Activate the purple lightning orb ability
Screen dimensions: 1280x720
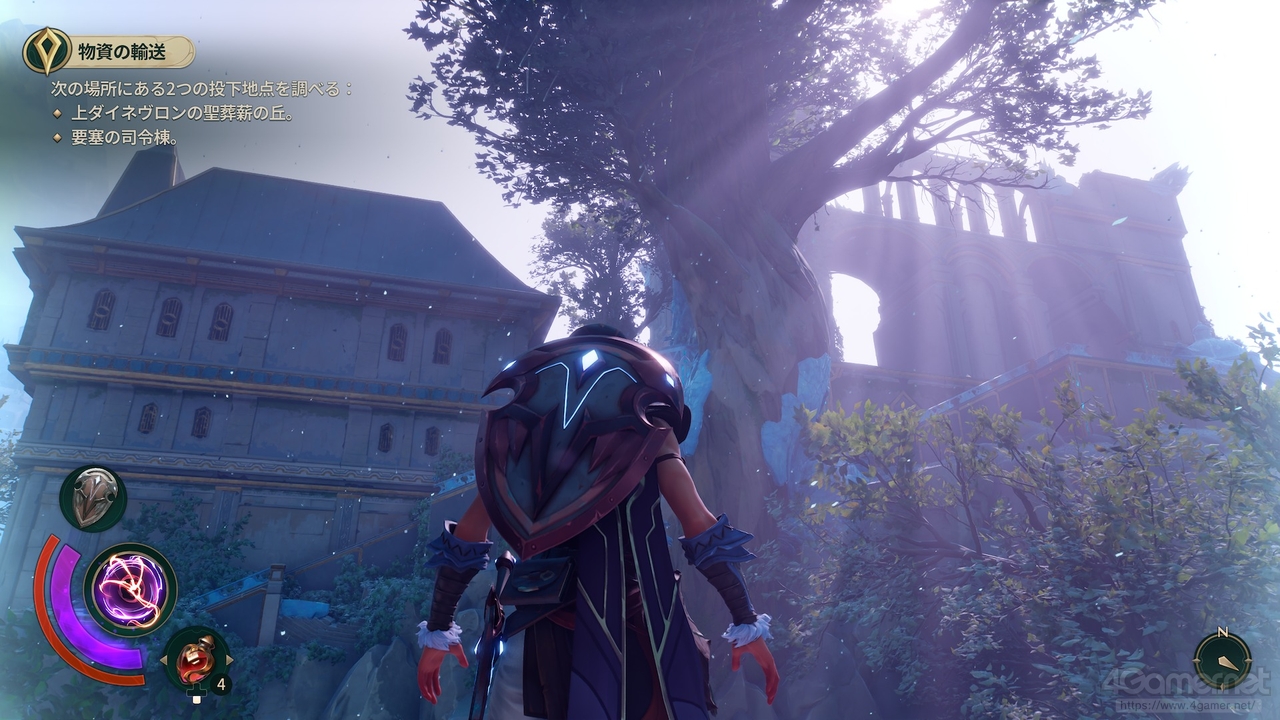click(131, 590)
